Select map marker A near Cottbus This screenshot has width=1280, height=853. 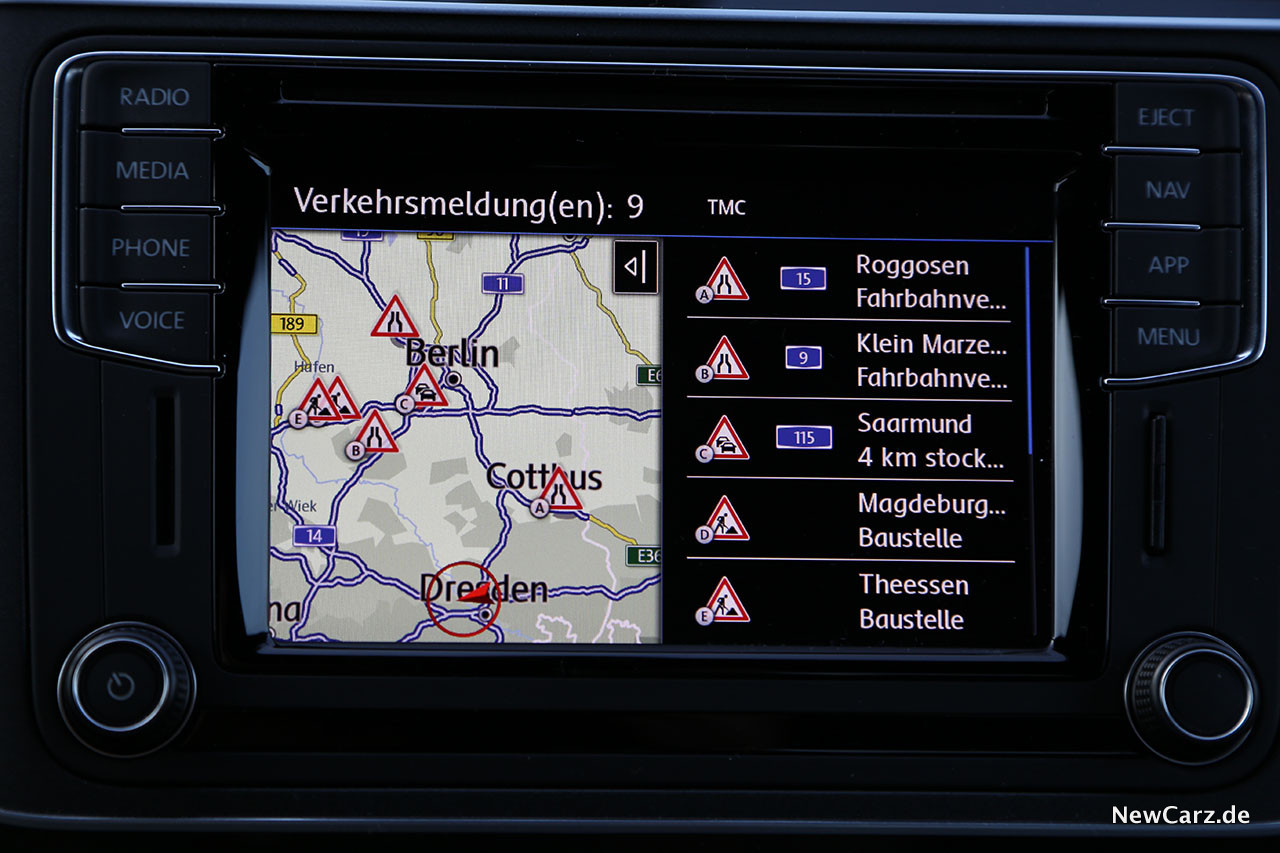558,491
